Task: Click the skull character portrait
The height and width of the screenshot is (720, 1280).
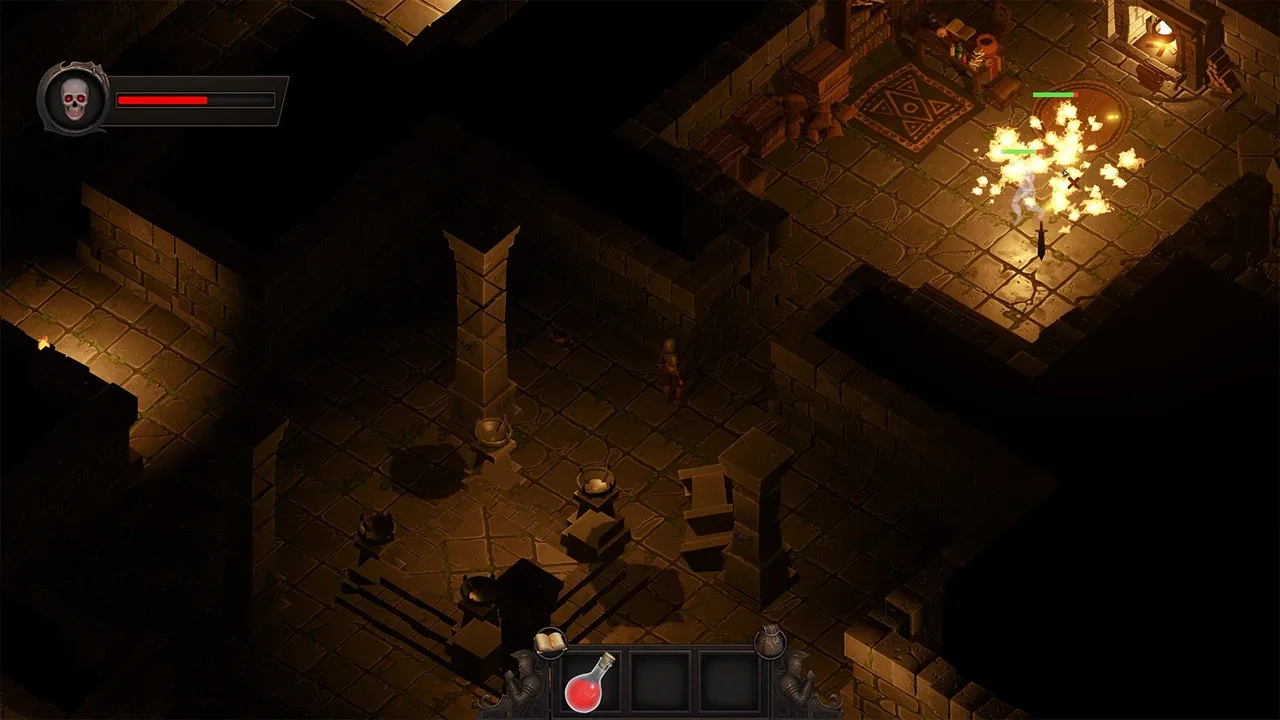Action: [74, 100]
